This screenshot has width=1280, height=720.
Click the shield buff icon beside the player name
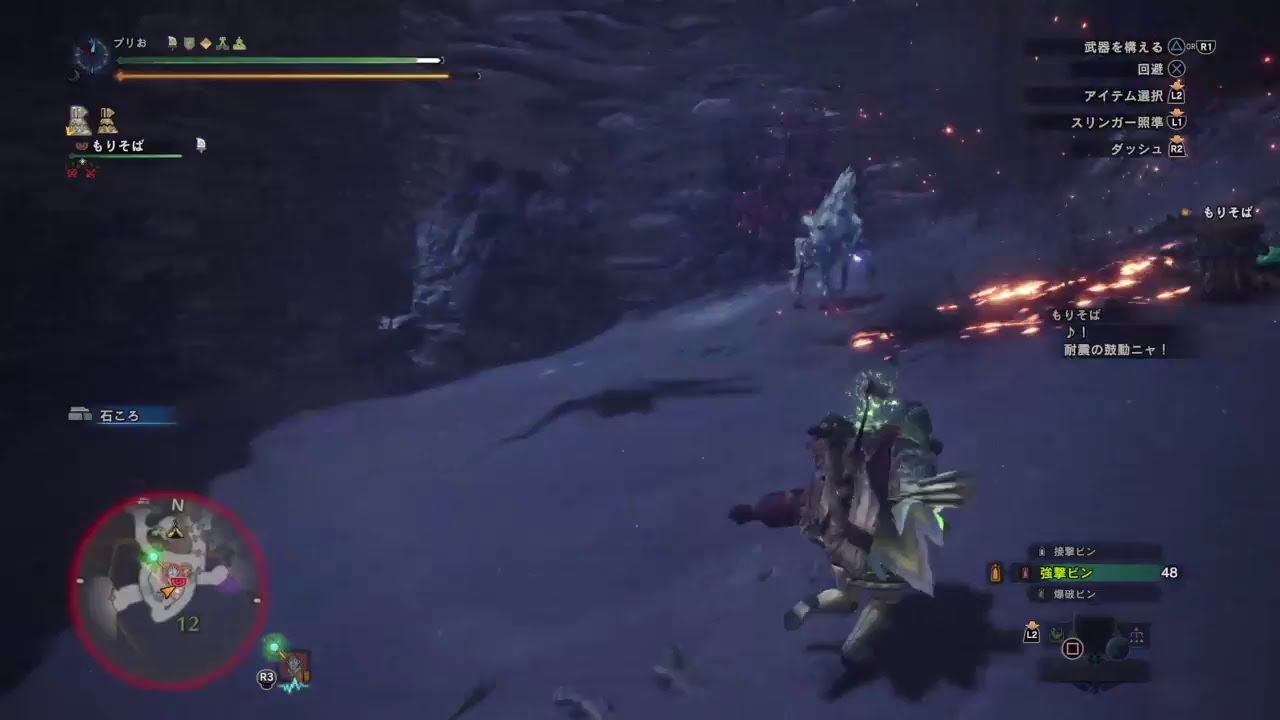tap(189, 44)
